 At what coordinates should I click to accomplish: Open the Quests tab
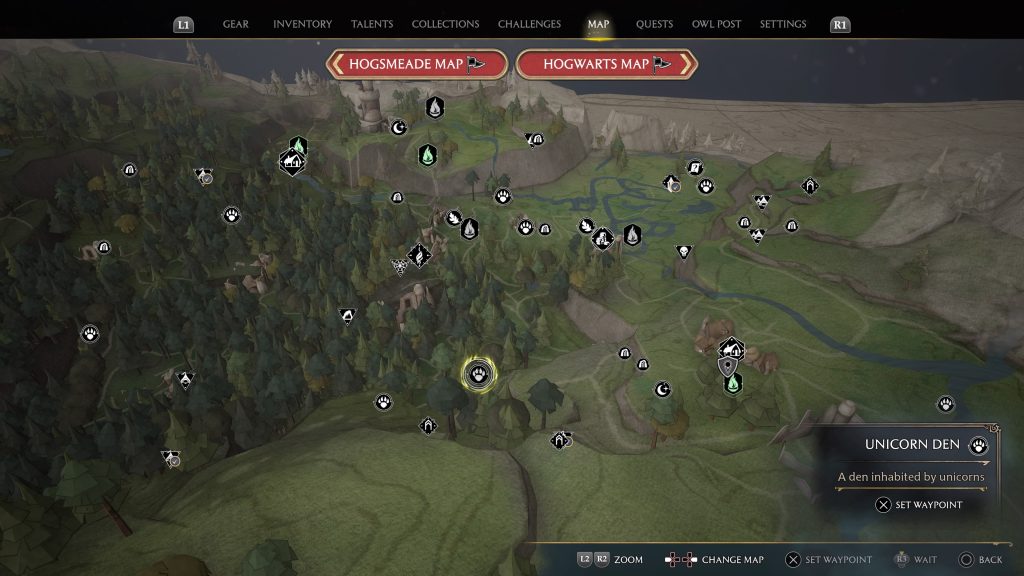click(654, 24)
